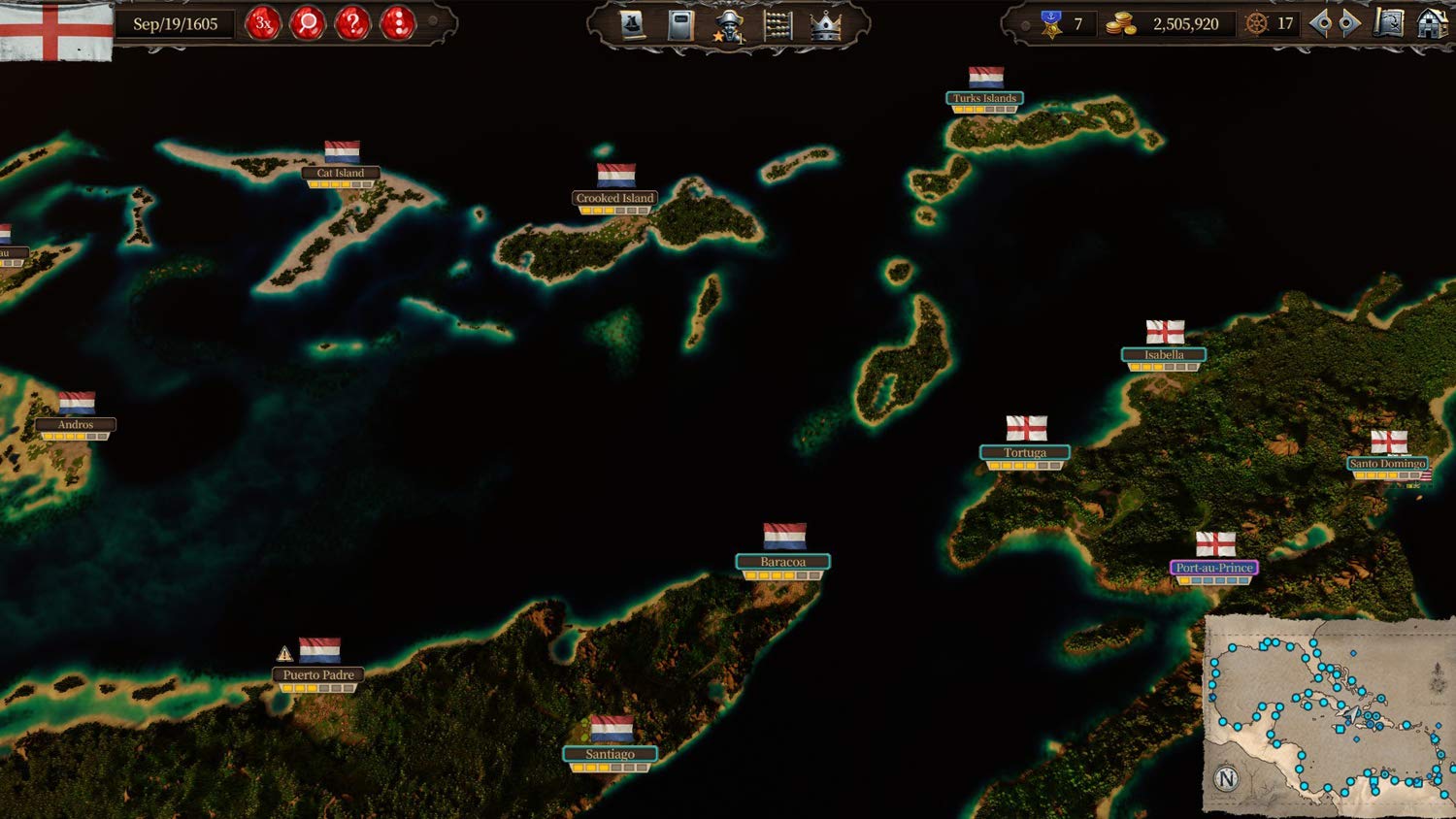Click the England flag banner
This screenshot has height=819, width=1456.
point(56,31)
